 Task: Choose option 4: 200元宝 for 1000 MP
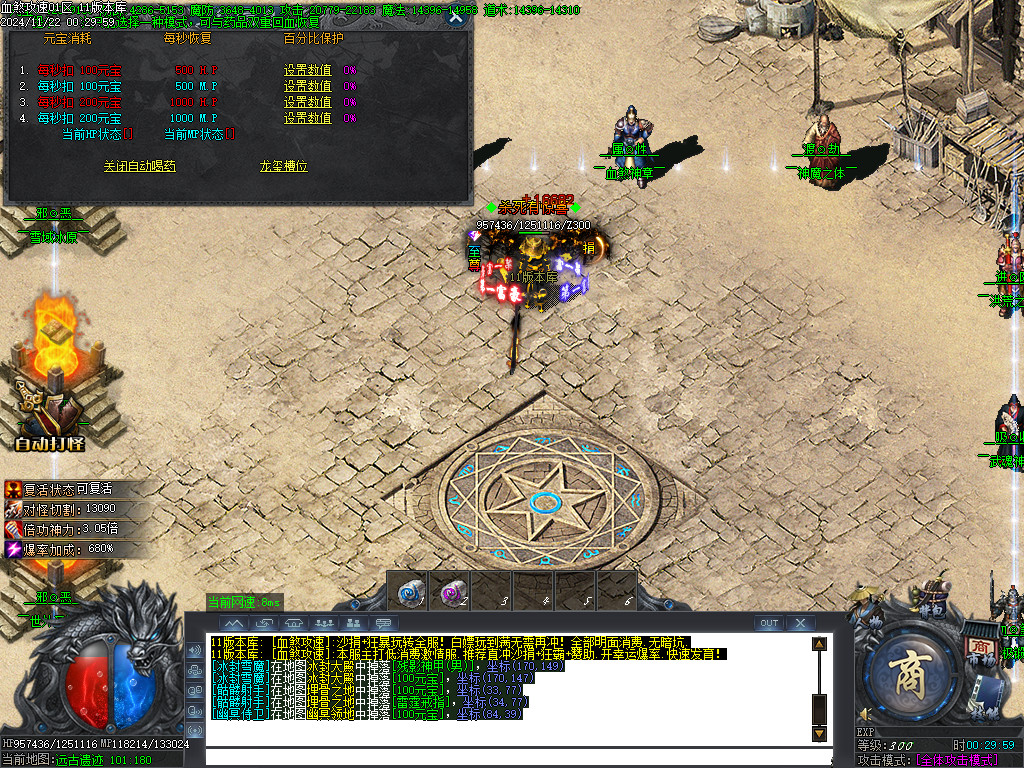[x=79, y=118]
